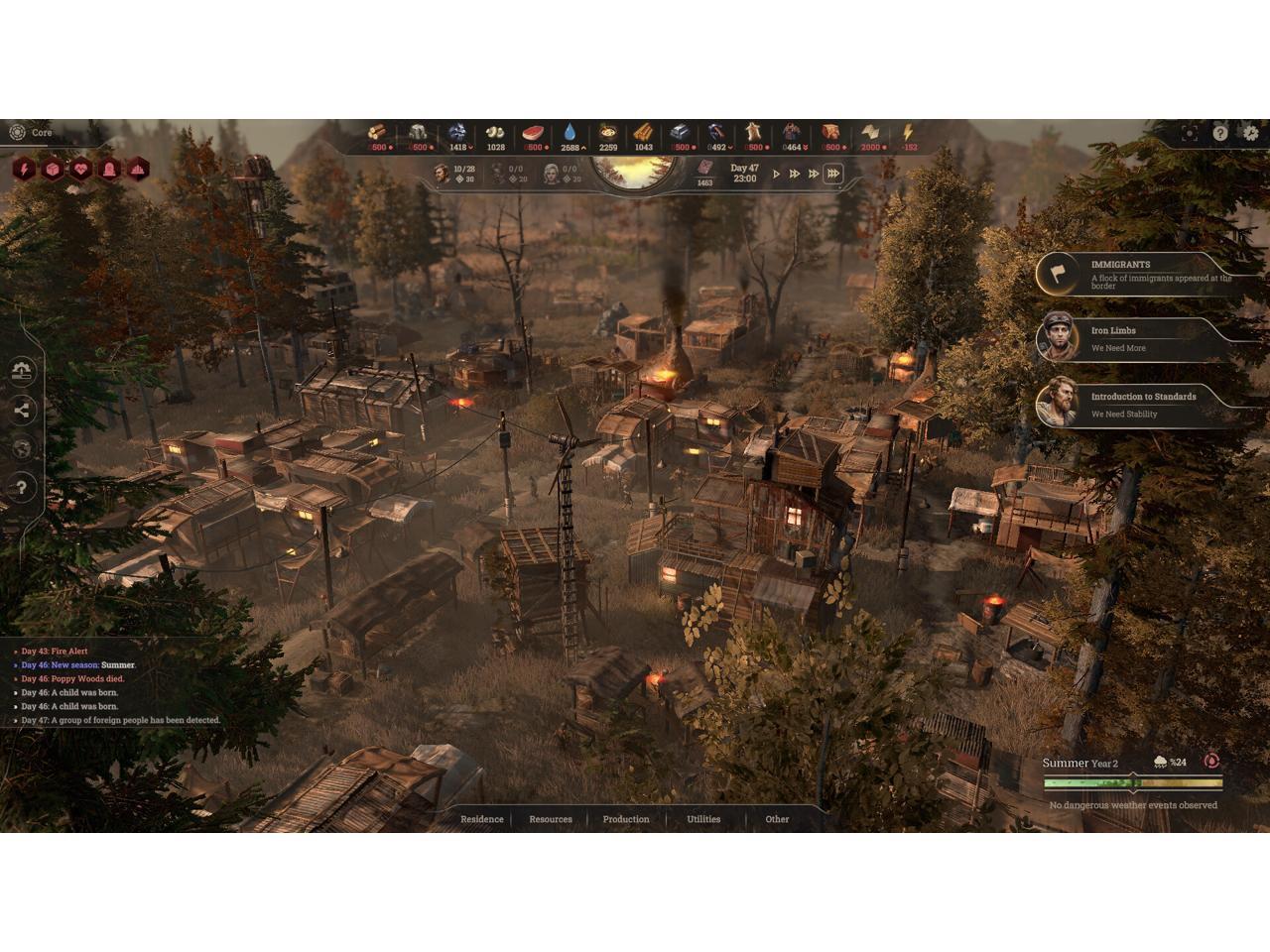
Task: Open the Iron Limbs quest
Action: click(x=1141, y=338)
